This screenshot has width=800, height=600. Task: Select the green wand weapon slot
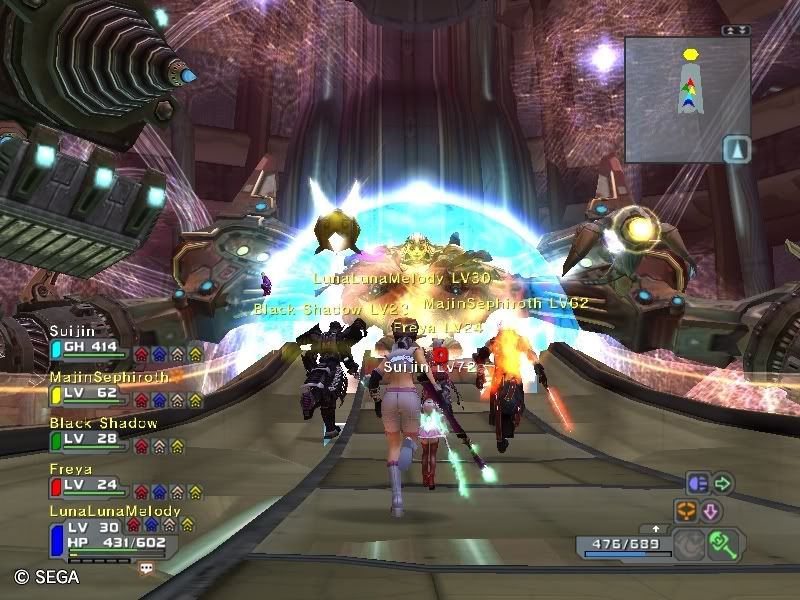point(722,544)
